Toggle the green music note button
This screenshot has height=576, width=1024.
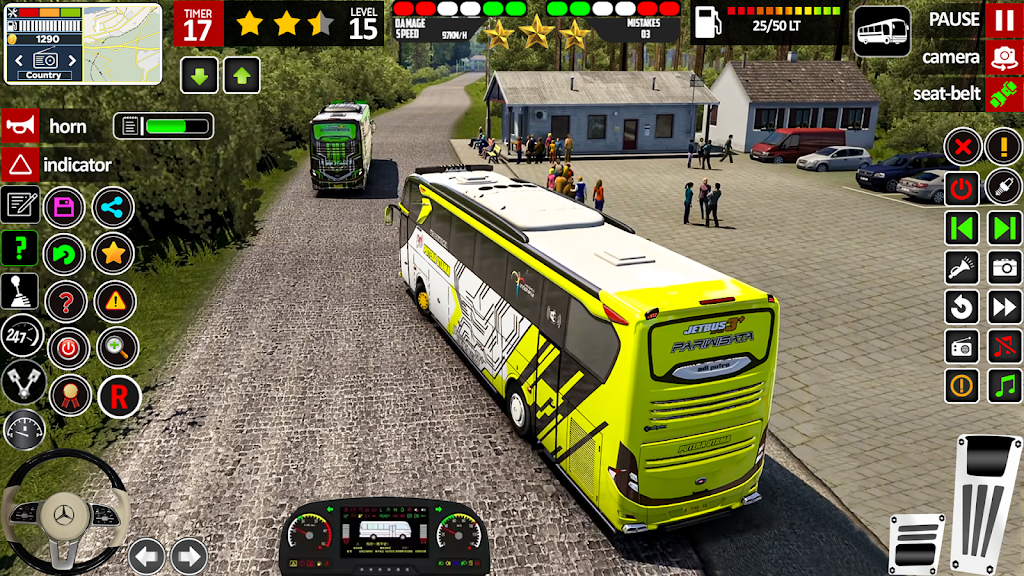pyautogui.click(x=1004, y=385)
